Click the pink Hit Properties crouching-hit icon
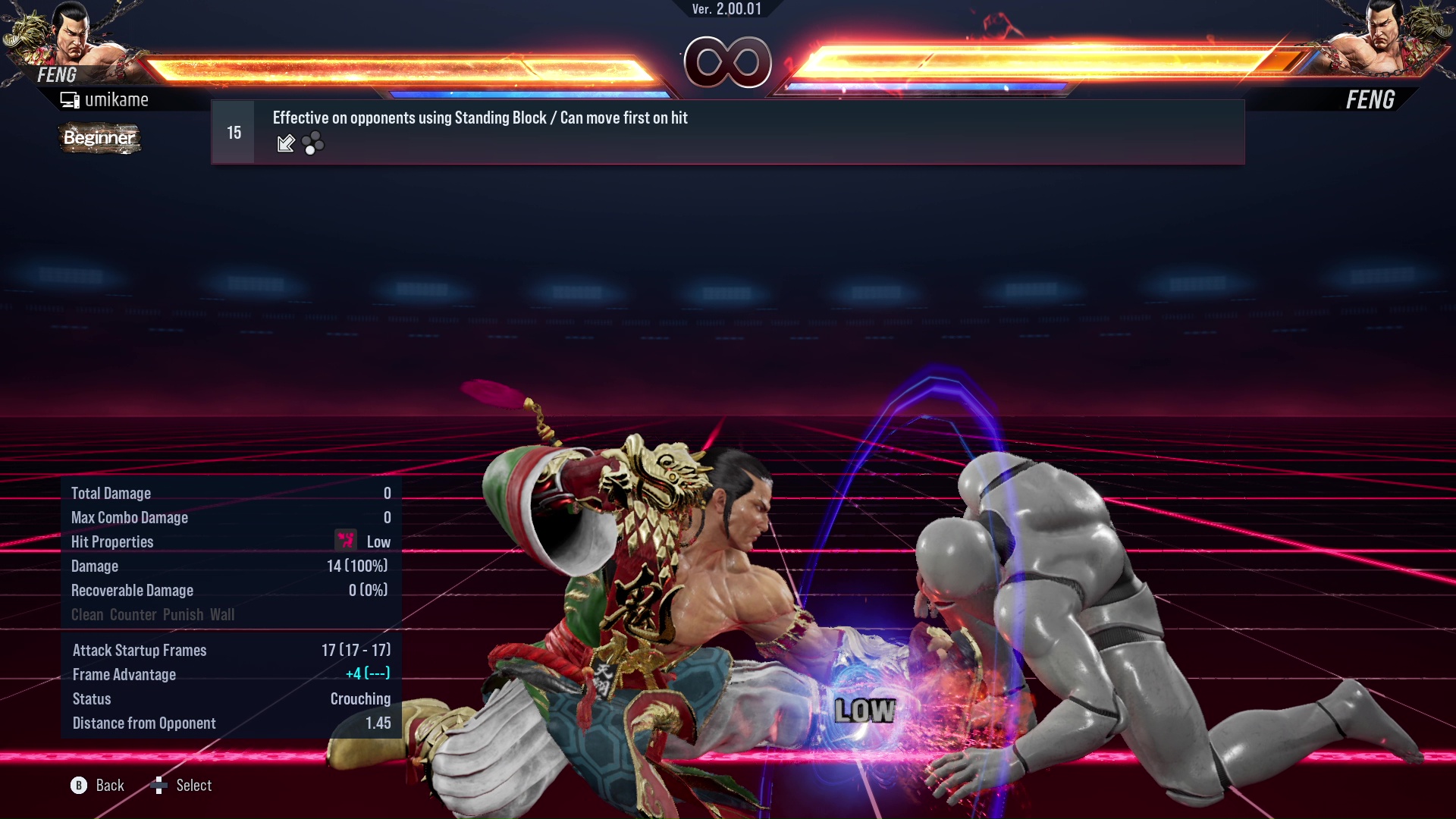 pos(345,541)
